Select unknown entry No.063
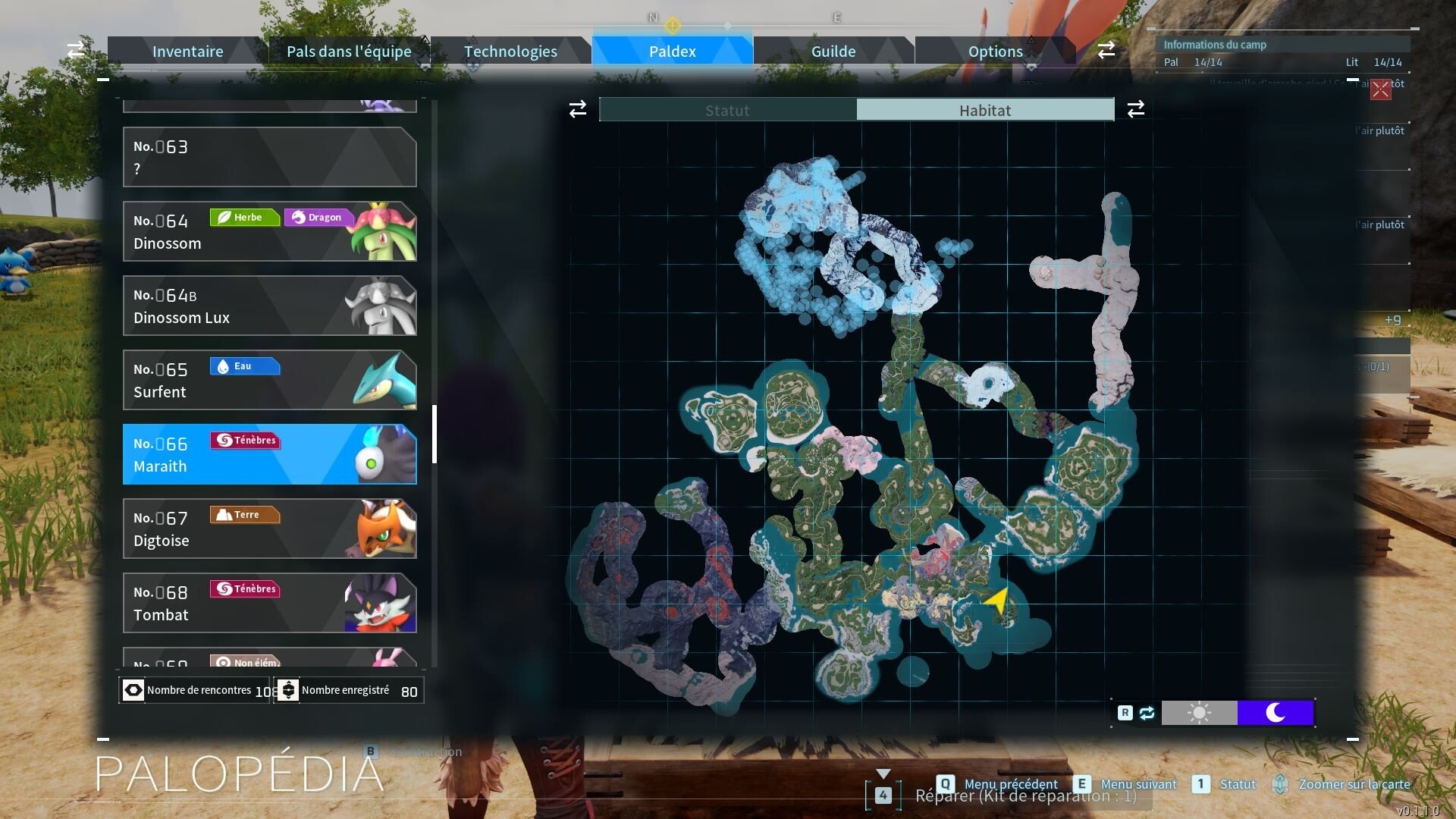Screen dimensions: 1456x819 tap(269, 157)
